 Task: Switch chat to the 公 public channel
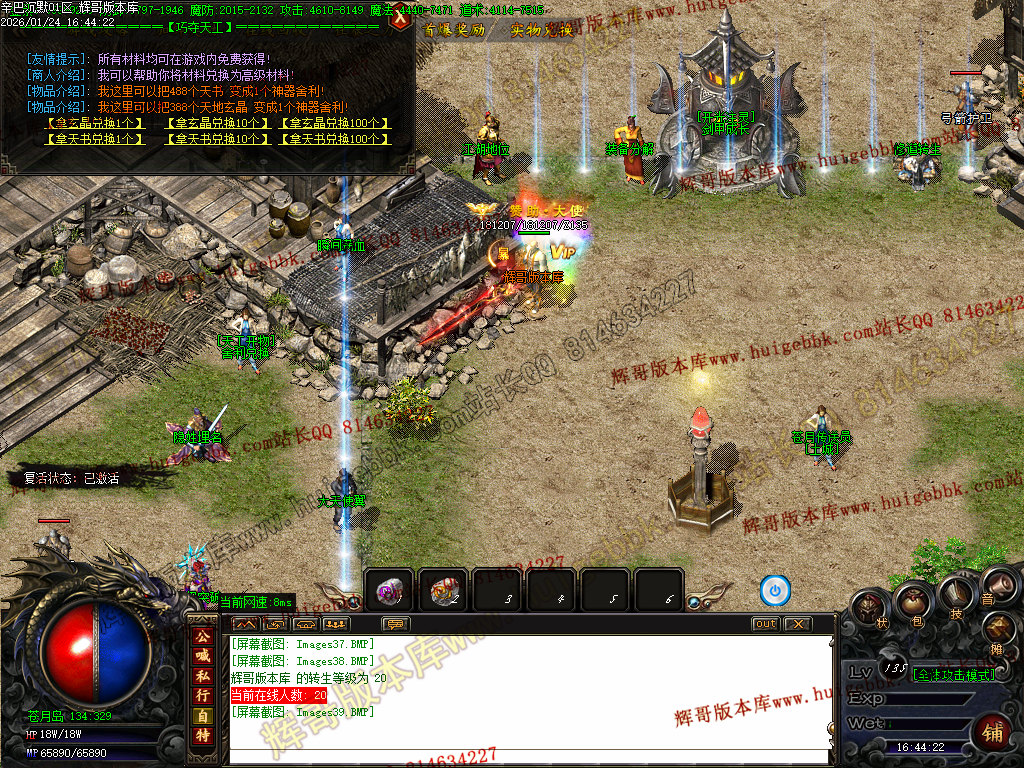coord(202,637)
